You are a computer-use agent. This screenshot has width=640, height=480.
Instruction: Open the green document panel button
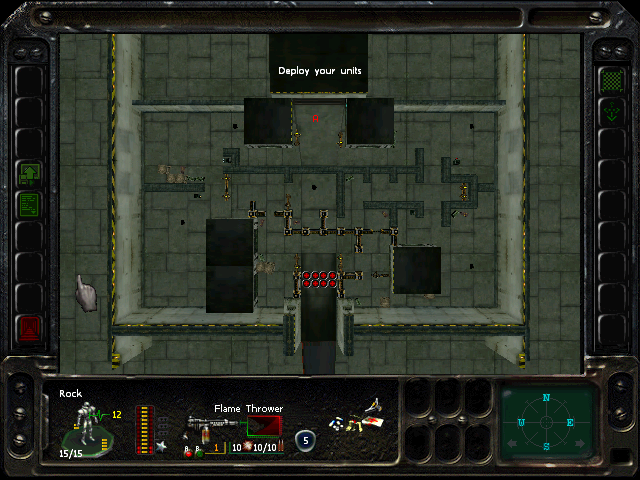click(30, 205)
